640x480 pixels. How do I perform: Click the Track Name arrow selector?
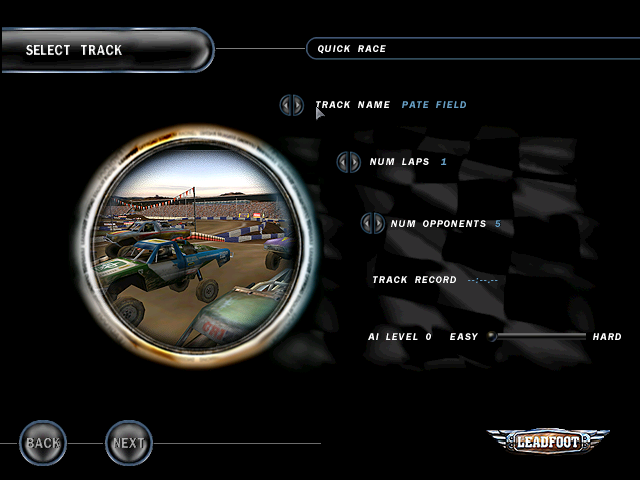click(291, 105)
